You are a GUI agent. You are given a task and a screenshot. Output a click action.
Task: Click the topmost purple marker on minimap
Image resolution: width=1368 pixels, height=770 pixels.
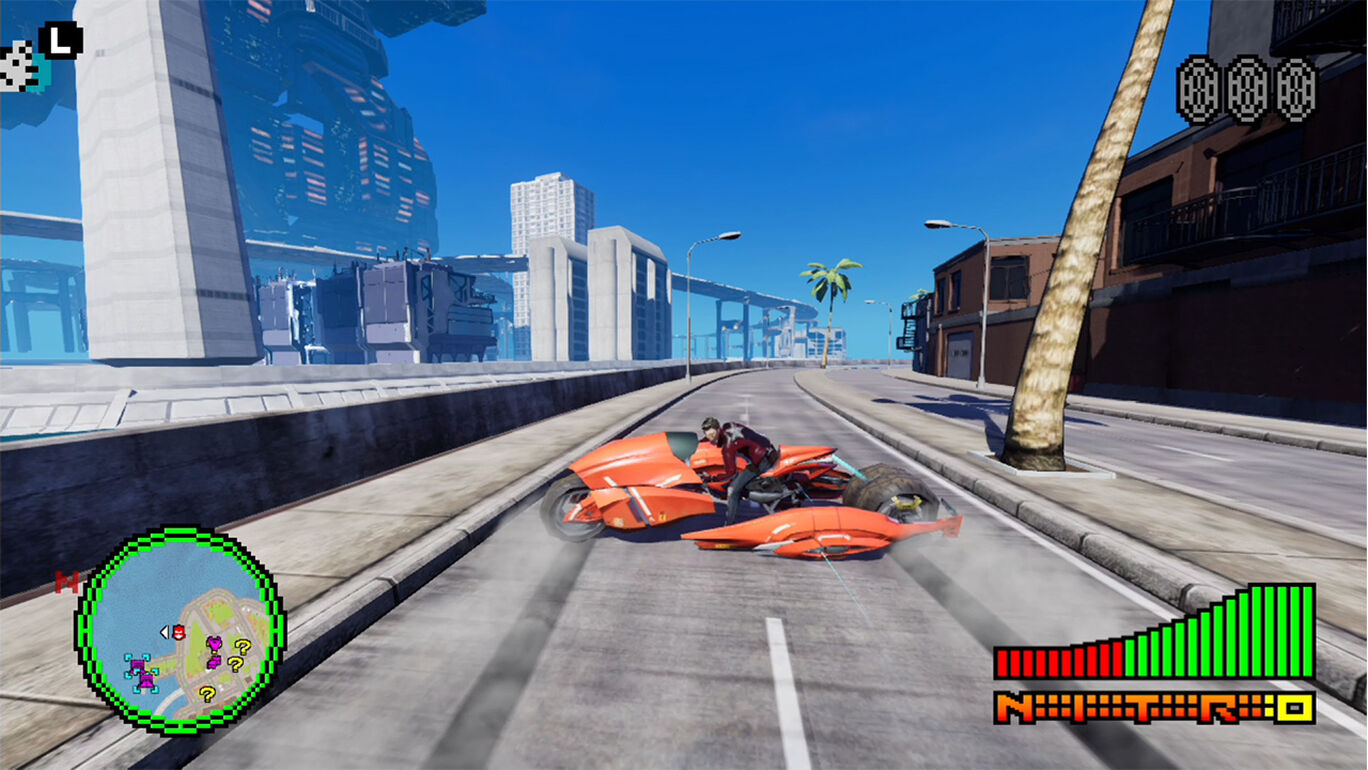click(214, 644)
